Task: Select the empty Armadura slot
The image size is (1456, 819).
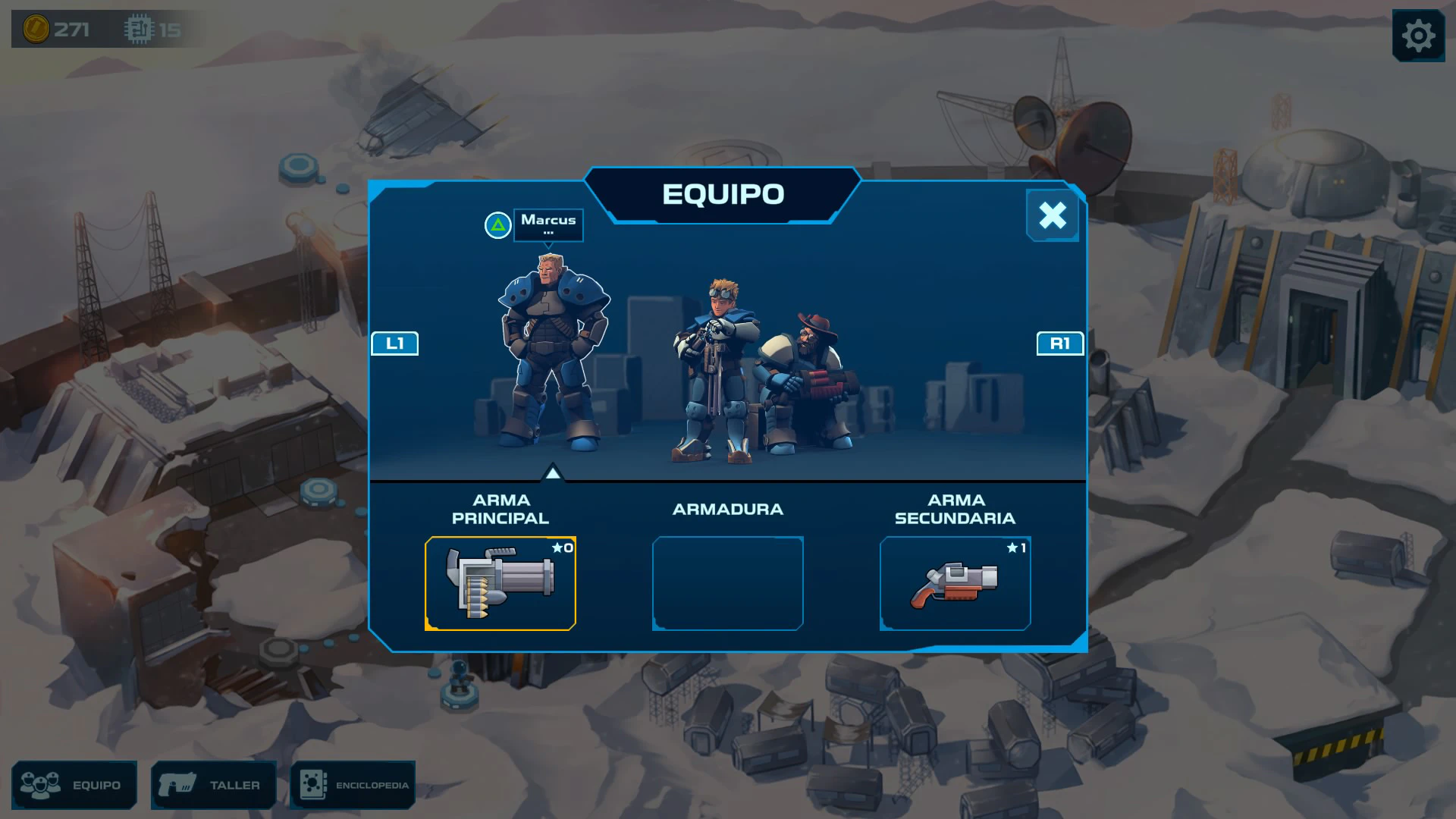Action: tap(728, 583)
